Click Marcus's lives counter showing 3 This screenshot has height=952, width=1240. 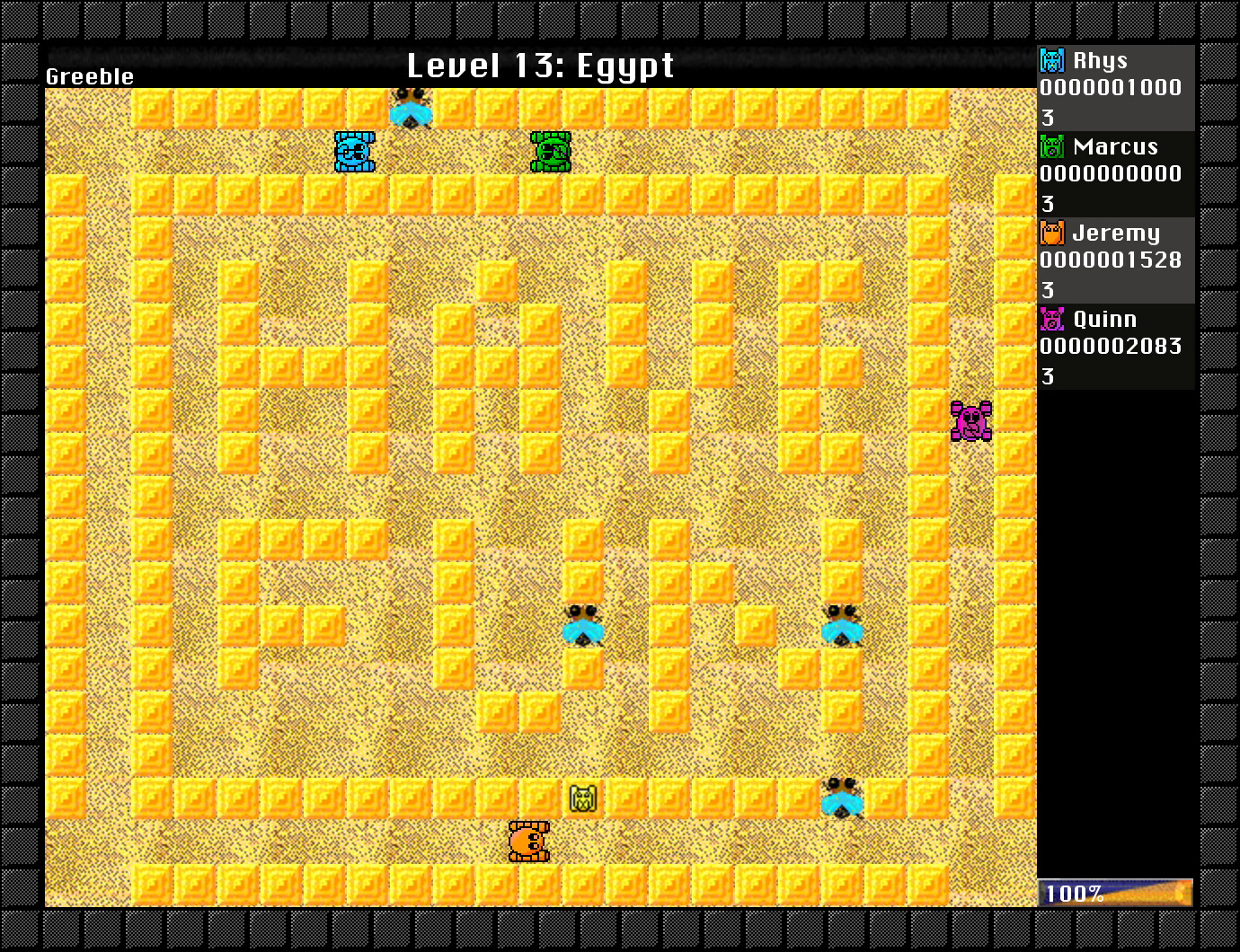click(1048, 204)
